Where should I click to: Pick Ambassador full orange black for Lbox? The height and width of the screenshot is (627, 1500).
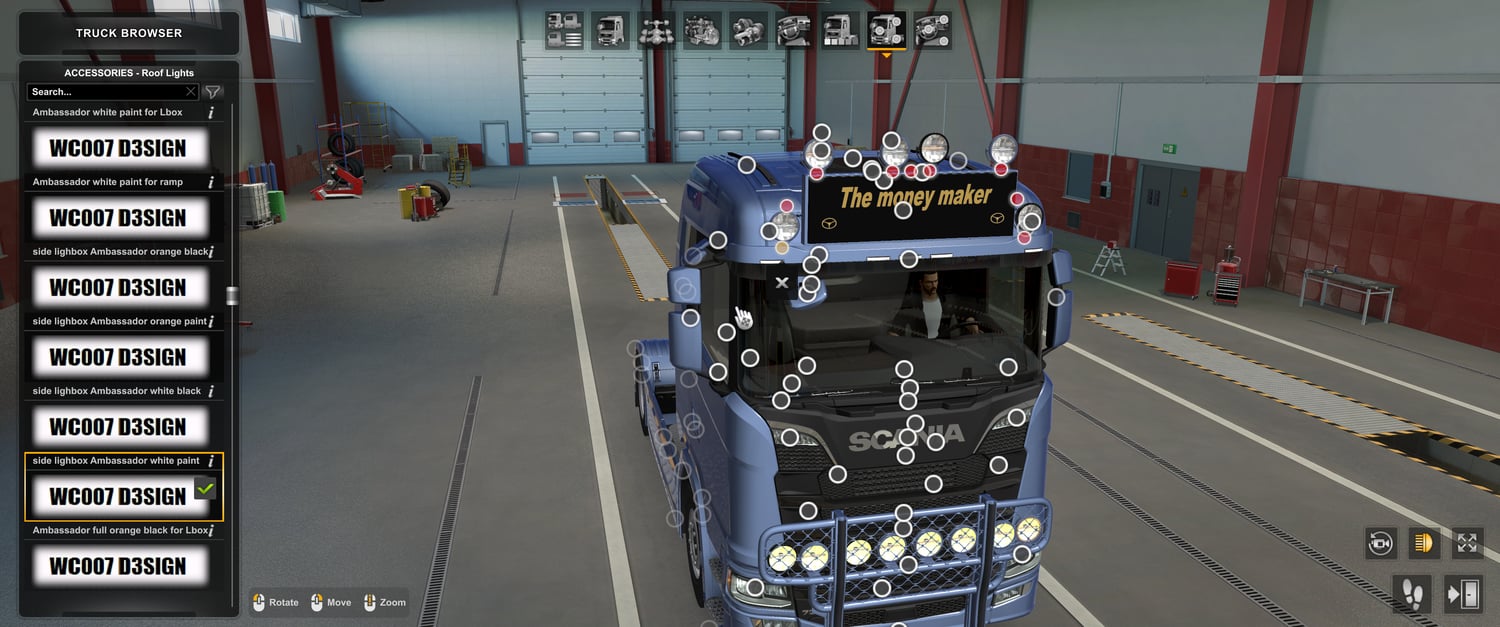point(118,566)
